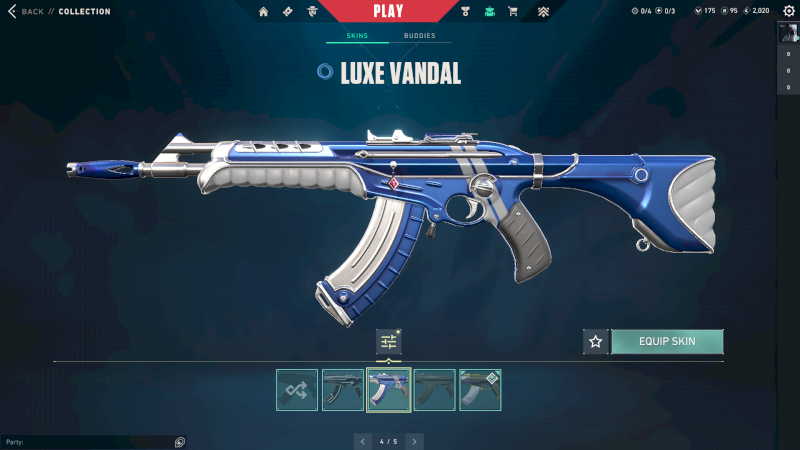Image resolution: width=800 pixels, height=450 pixels.
Task: Switch to the Skins tab
Action: pos(357,36)
